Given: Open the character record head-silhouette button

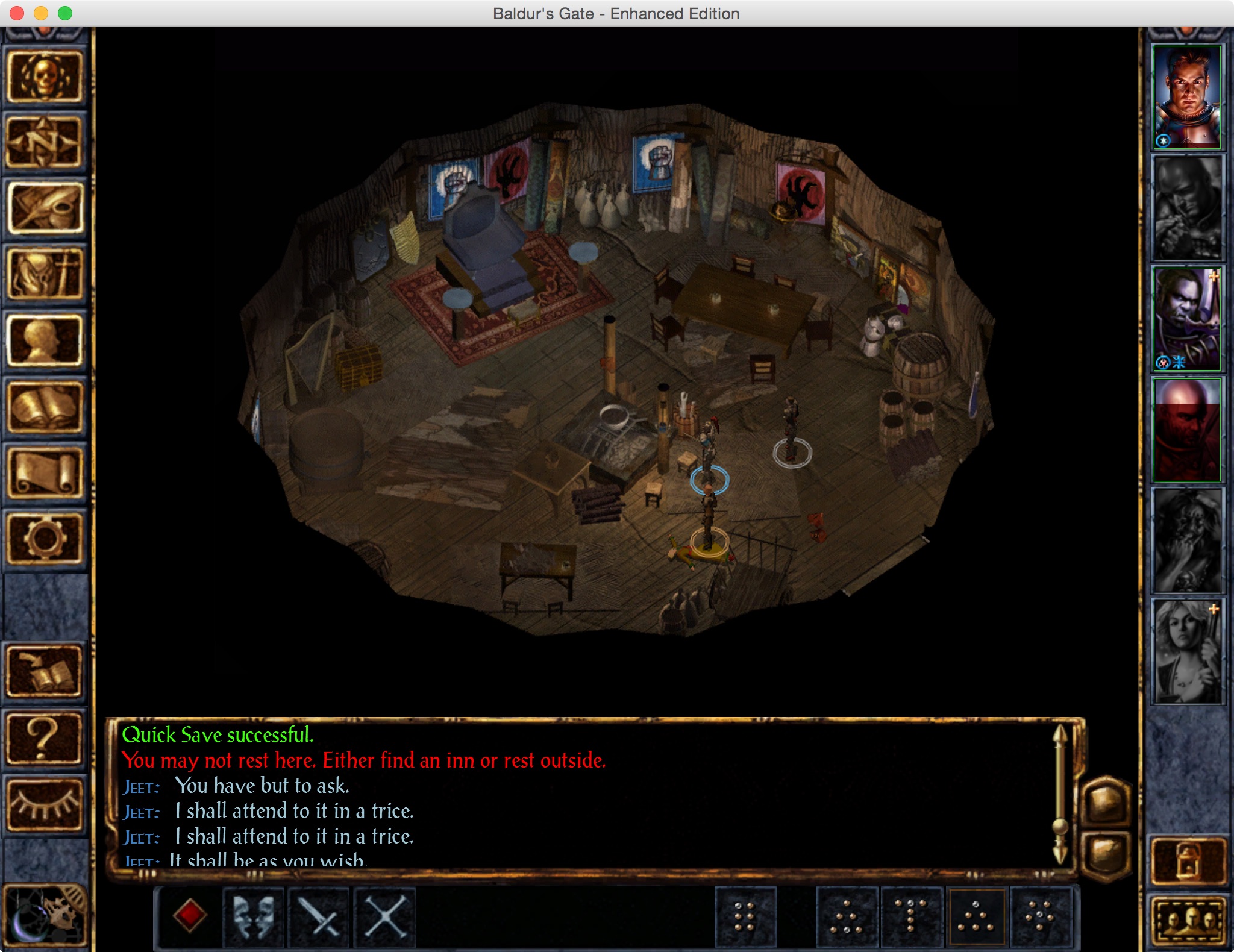Looking at the screenshot, I should pos(44,341).
